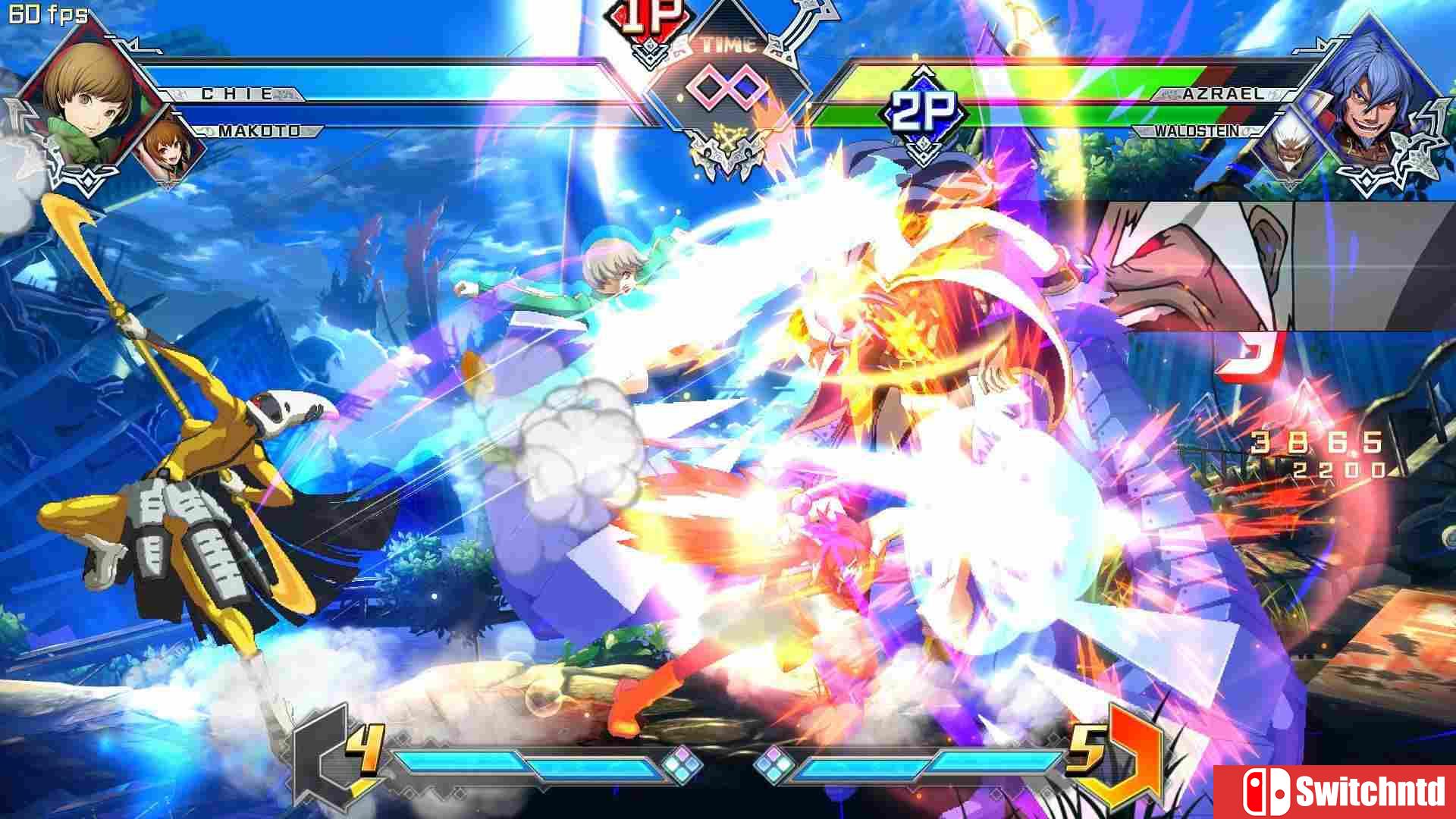
Task: Select the MAKOTO name tag
Action: (x=258, y=130)
